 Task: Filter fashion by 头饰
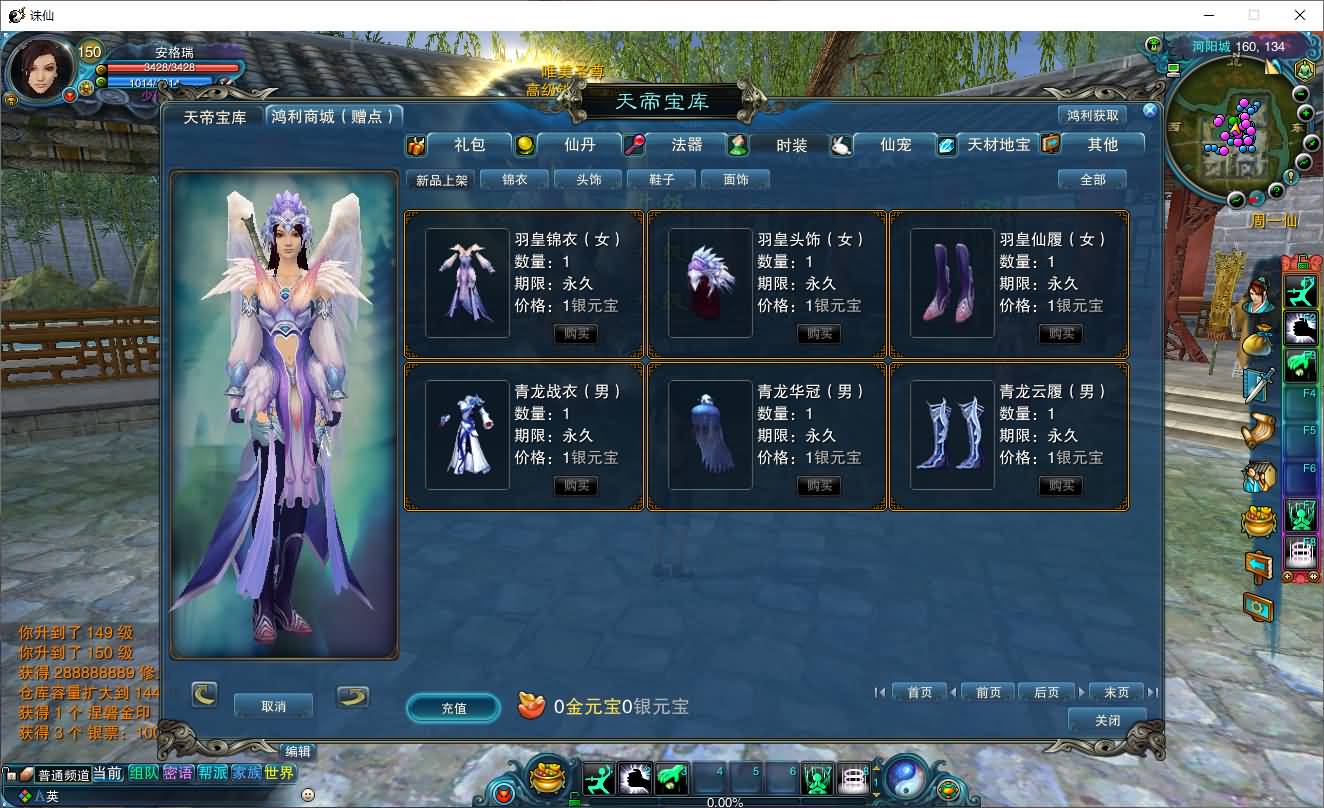click(x=589, y=180)
